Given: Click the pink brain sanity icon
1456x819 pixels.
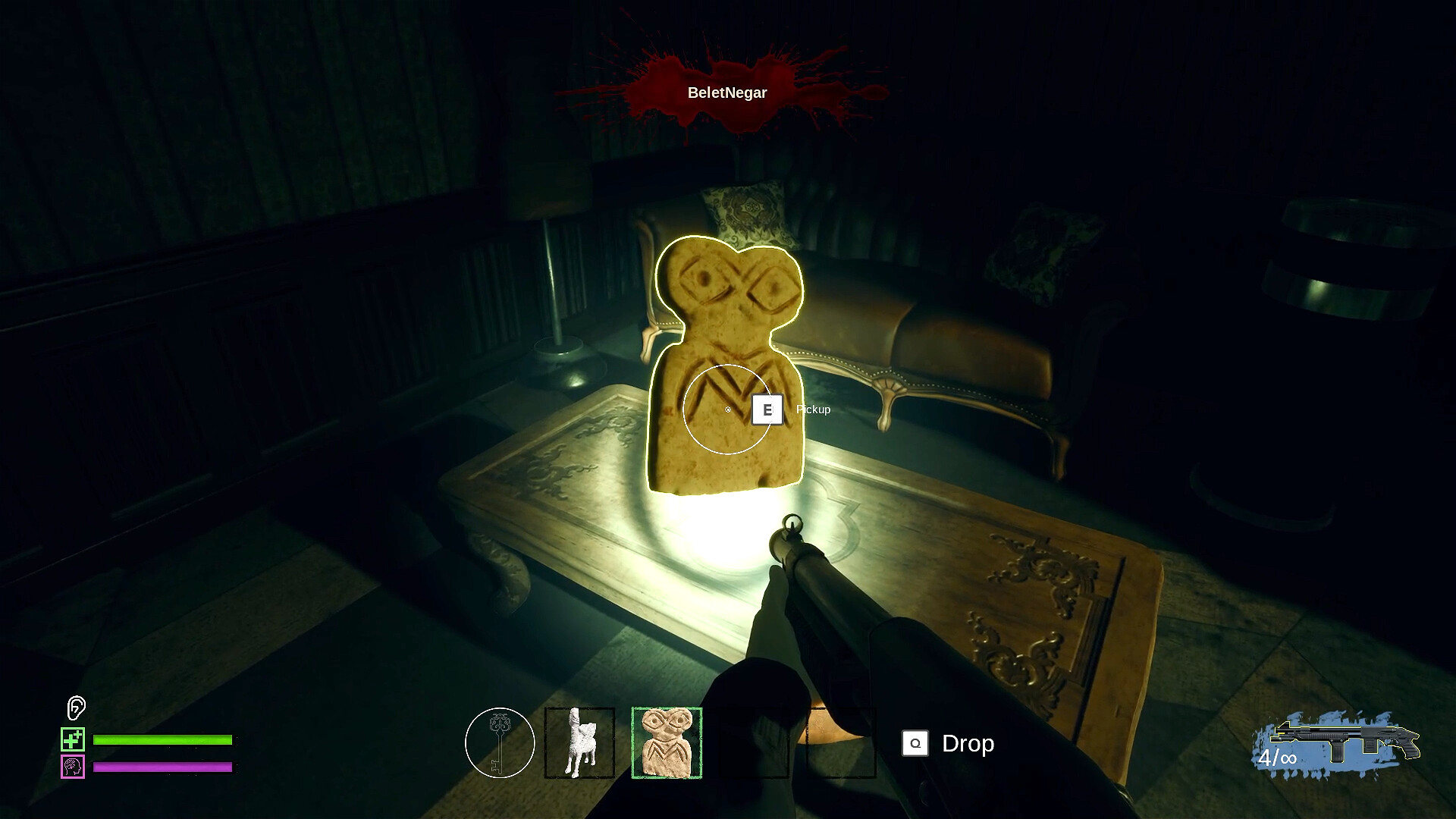Looking at the screenshot, I should 72,768.
